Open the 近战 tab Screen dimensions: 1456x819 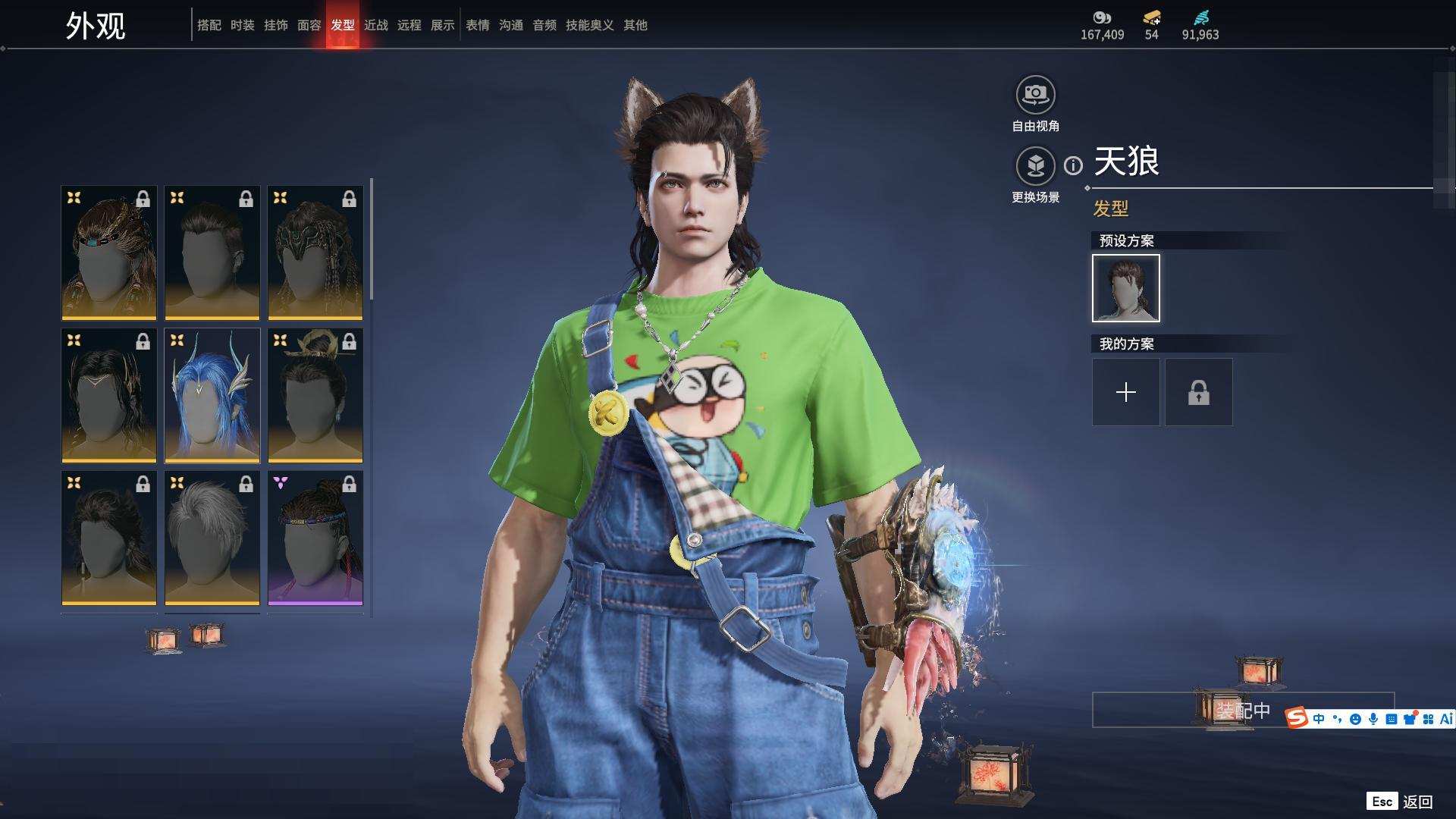tap(375, 25)
